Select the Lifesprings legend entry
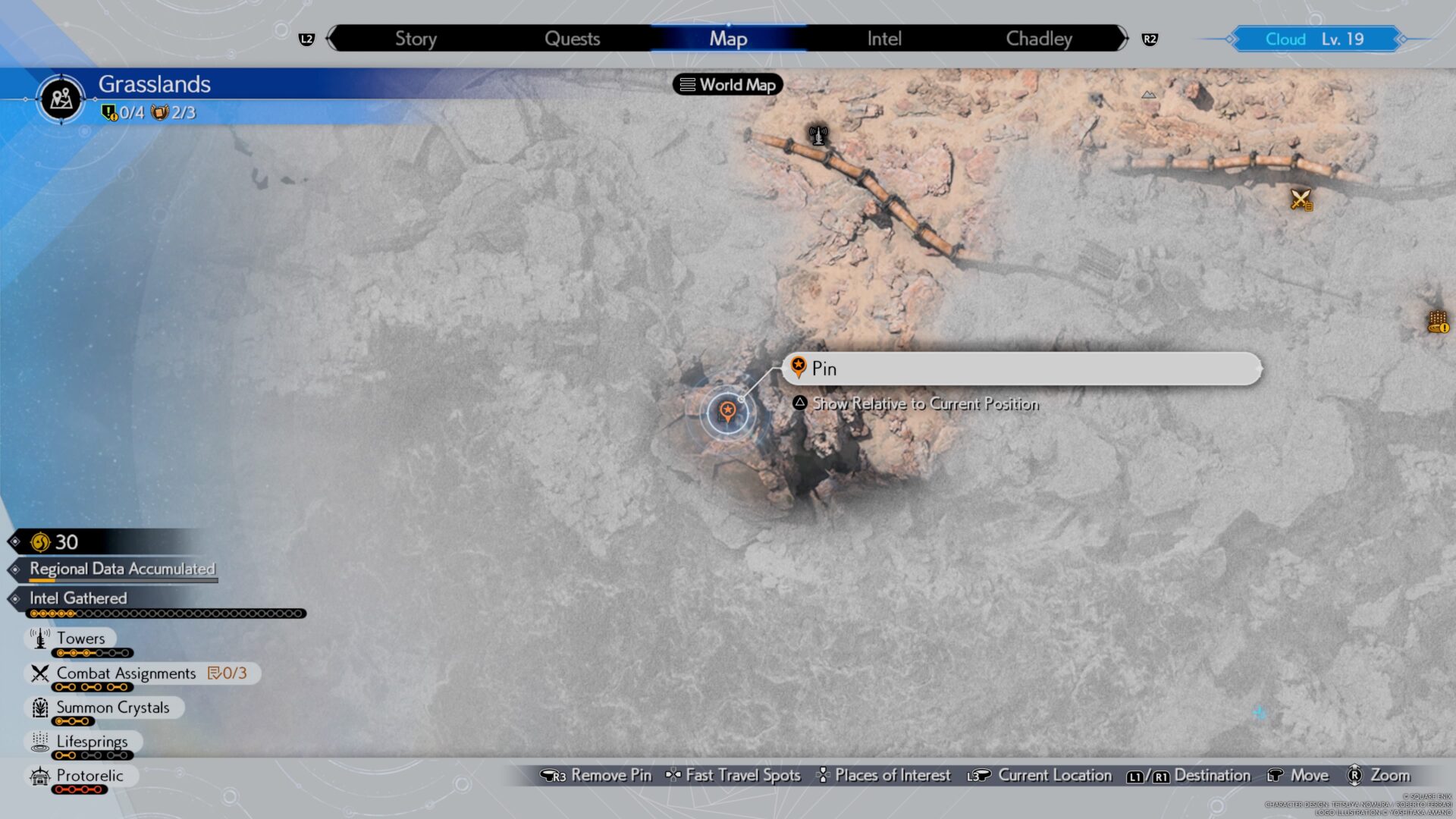 click(92, 742)
